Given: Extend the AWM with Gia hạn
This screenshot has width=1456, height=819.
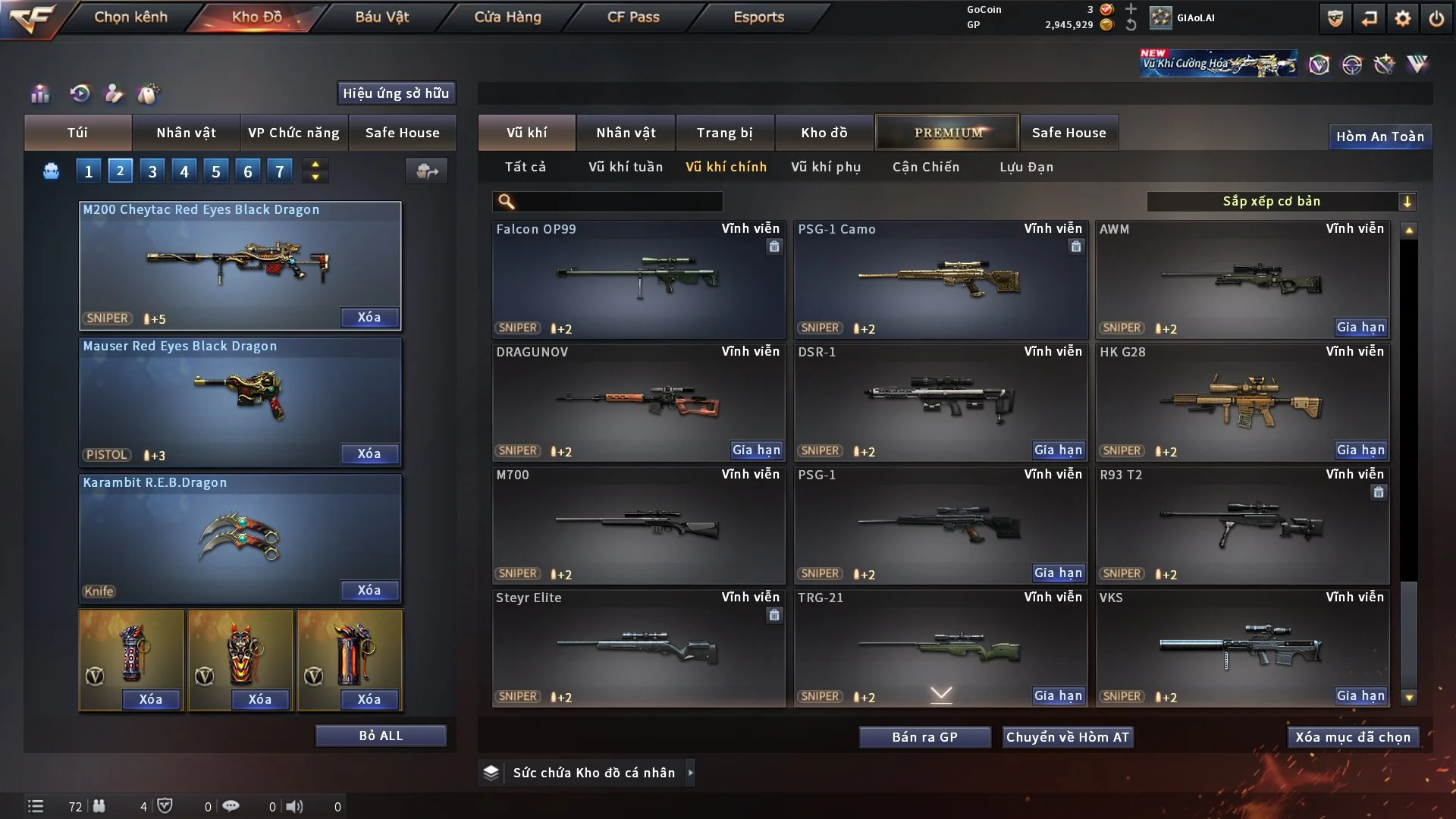Looking at the screenshot, I should [1360, 328].
